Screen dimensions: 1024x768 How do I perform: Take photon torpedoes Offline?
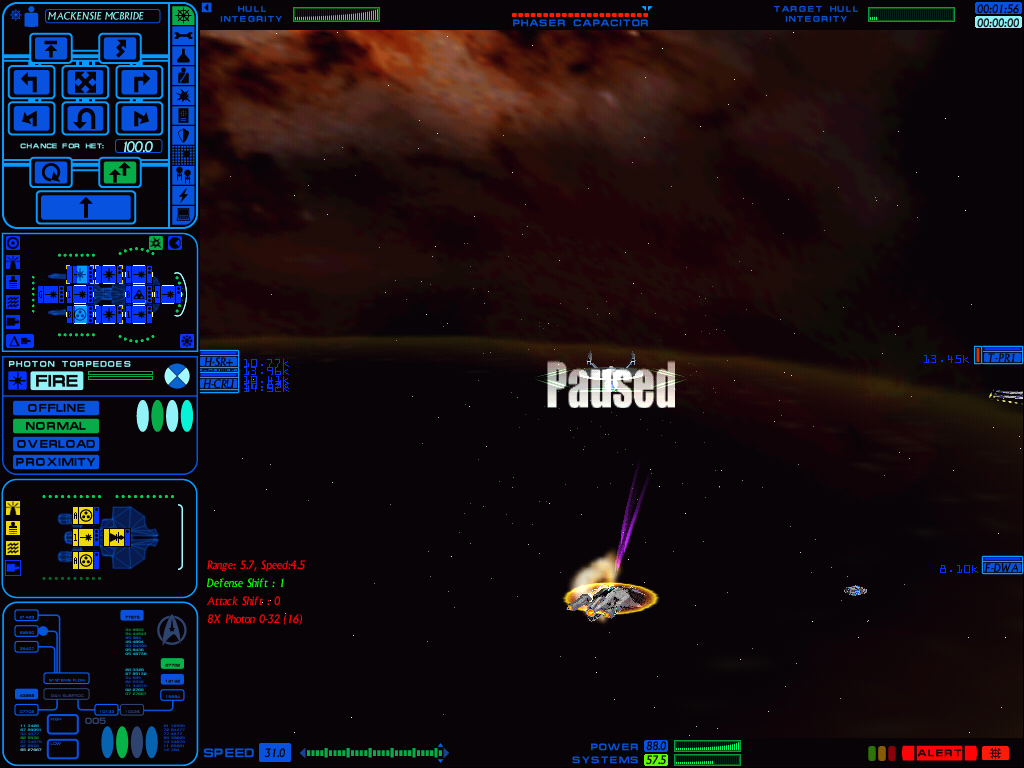[x=56, y=408]
